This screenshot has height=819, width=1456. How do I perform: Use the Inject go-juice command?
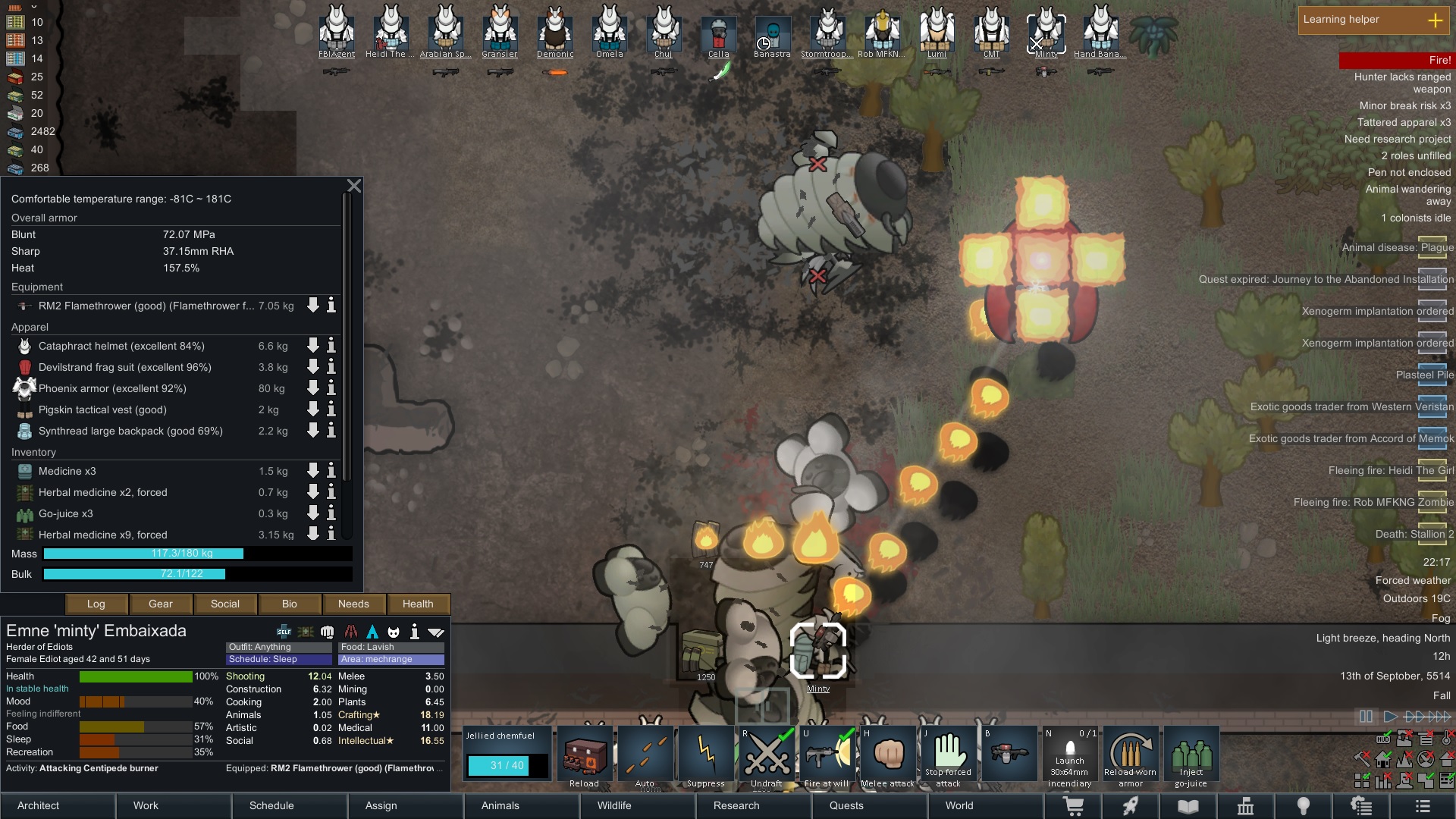[1191, 755]
